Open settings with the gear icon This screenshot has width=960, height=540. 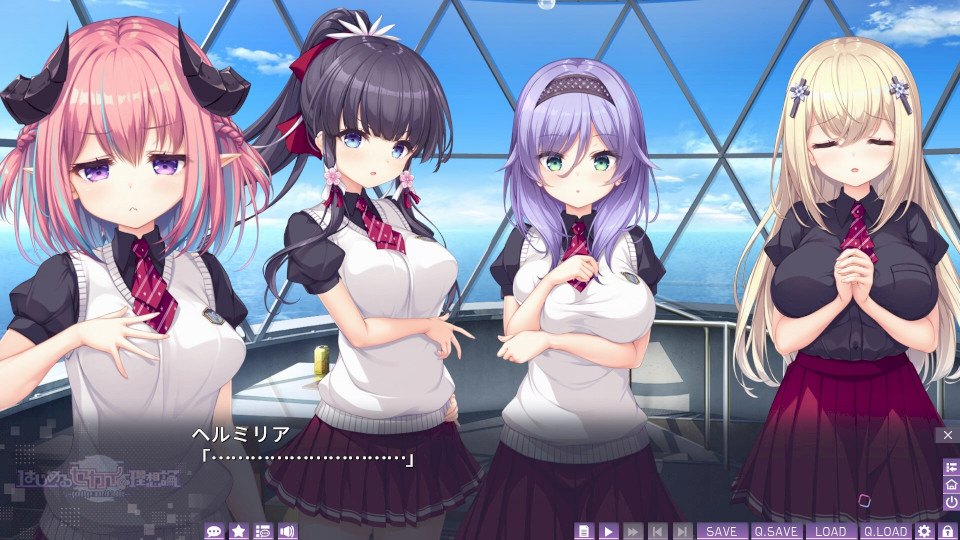coord(925,531)
